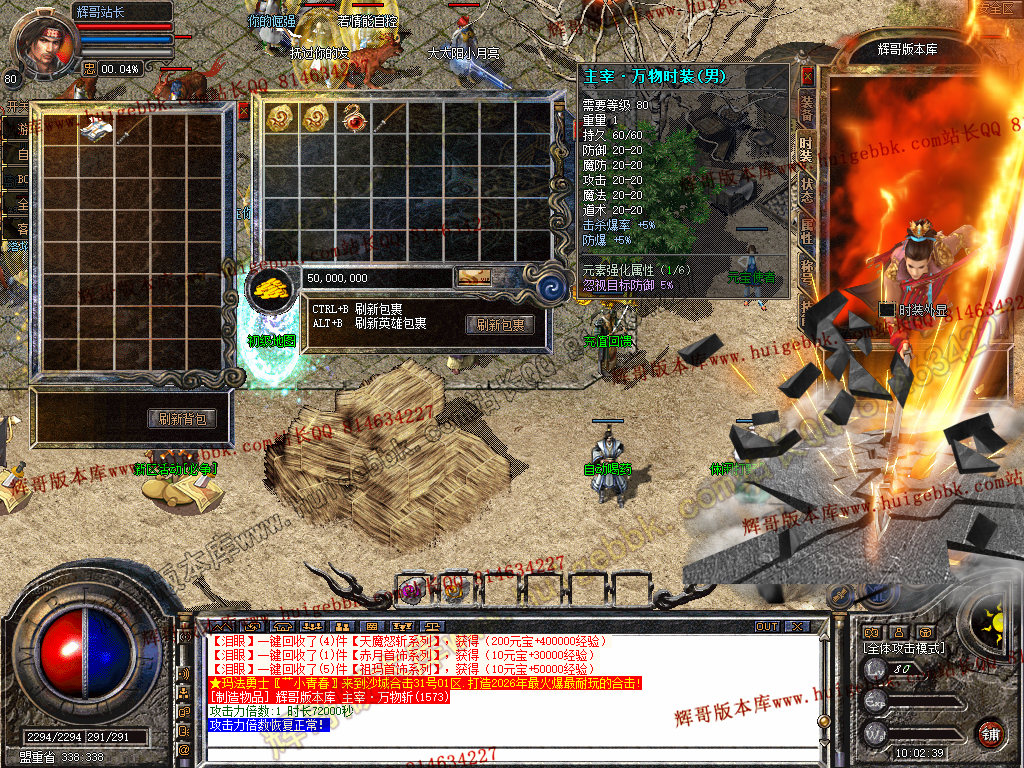The height and width of the screenshot is (768, 1024).
Task: Click the 刷新包裹 refresh bag button
Action: [500, 324]
